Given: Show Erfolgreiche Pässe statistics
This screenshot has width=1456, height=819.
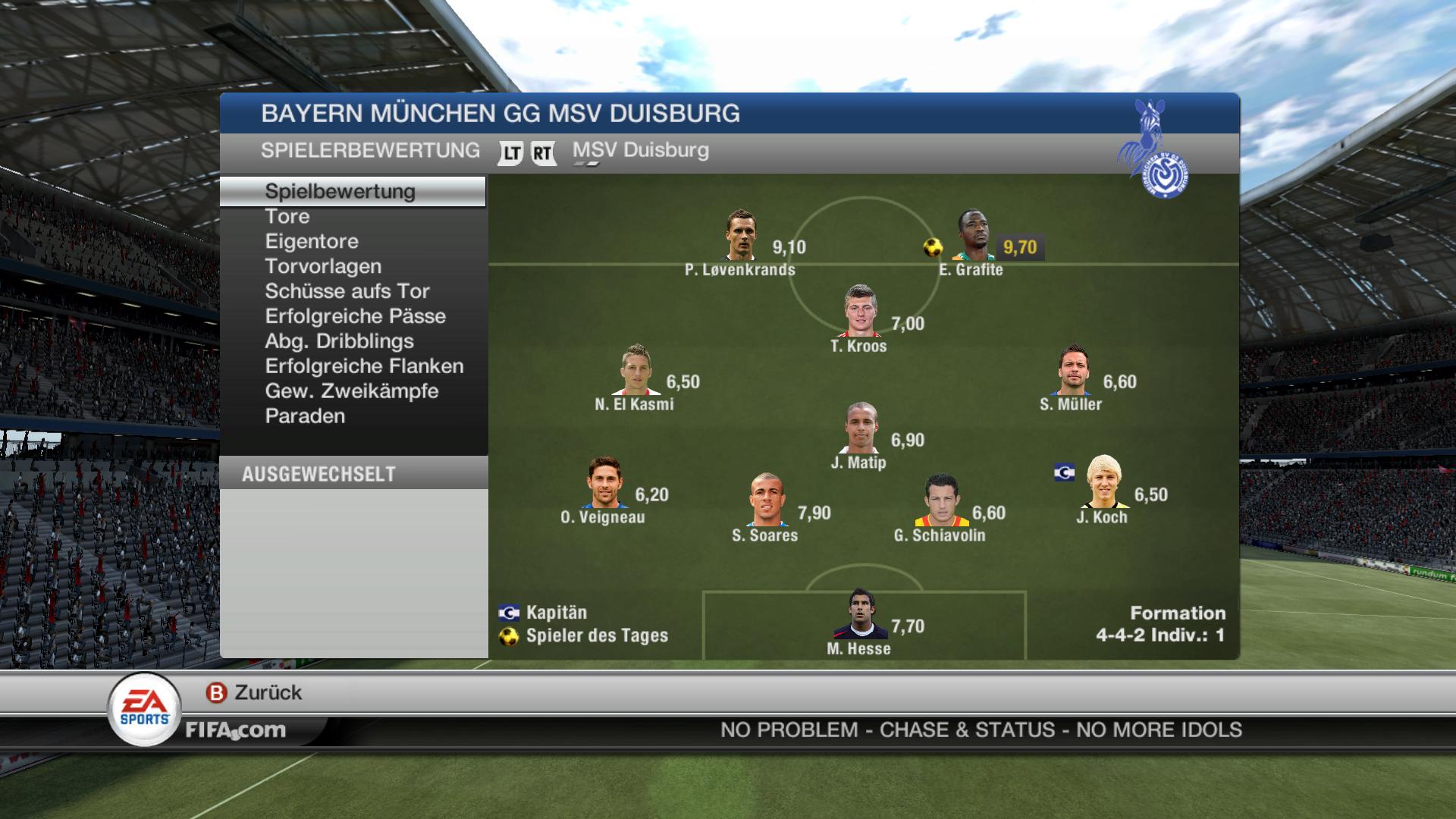Looking at the screenshot, I should coord(355,317).
